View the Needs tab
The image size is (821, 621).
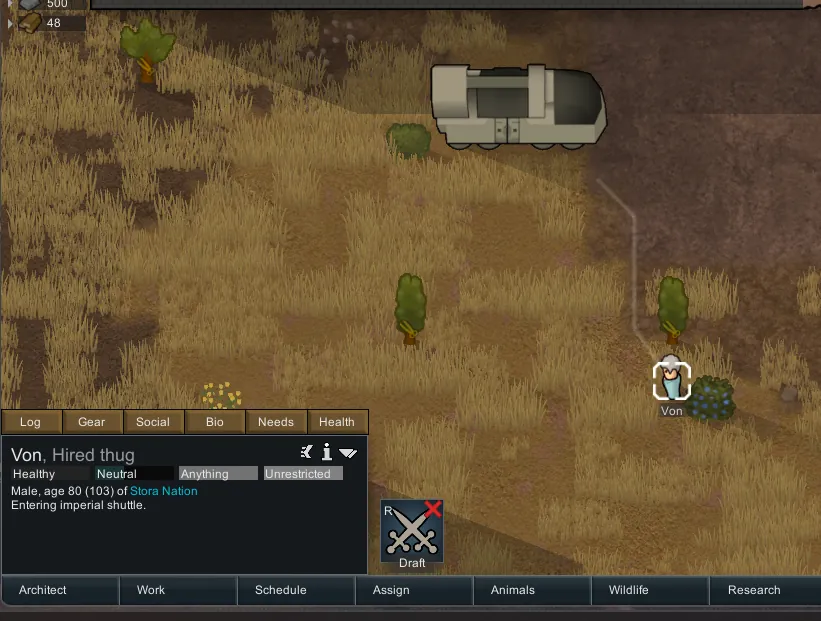click(x=276, y=422)
